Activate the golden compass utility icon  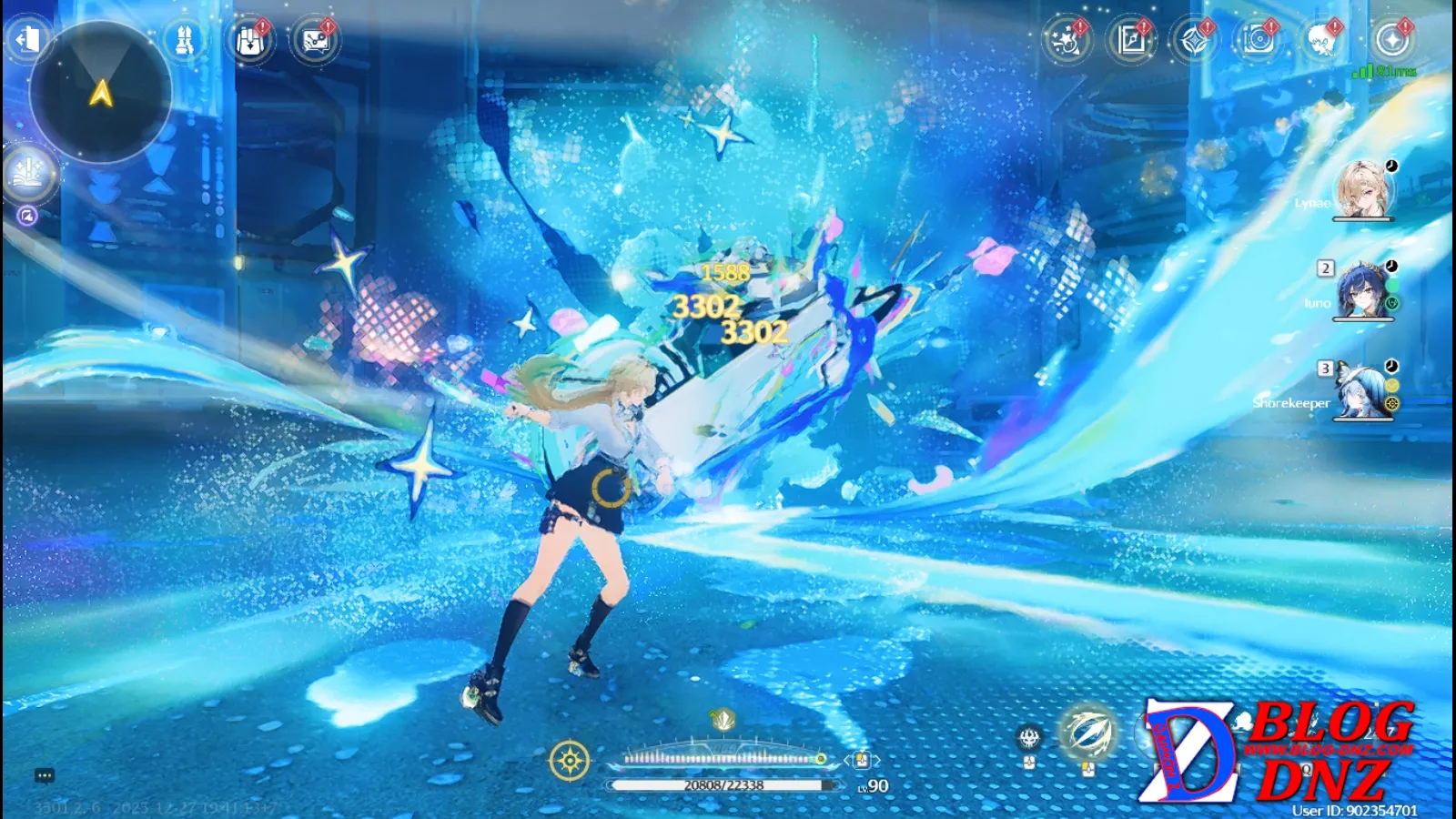pyautogui.click(x=570, y=761)
